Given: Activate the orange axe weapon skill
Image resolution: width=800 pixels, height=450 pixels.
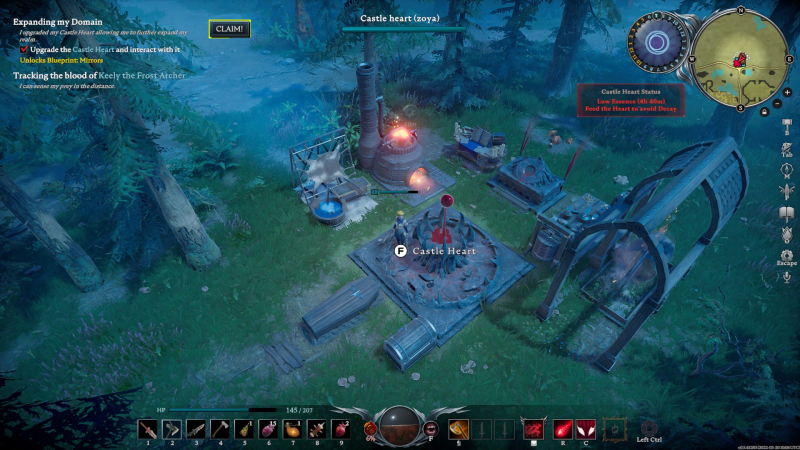Looking at the screenshot, I should pos(459,428).
